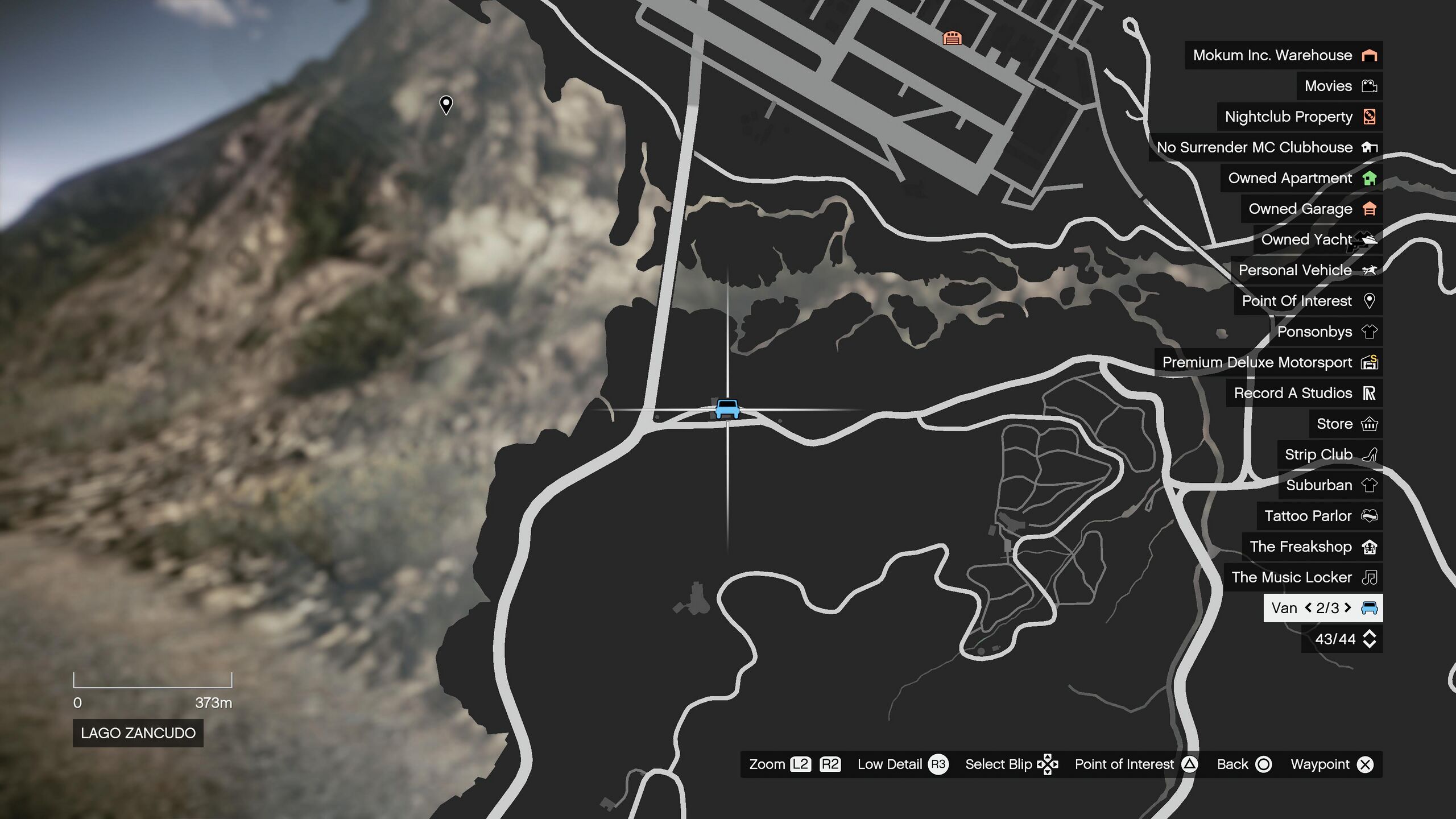The width and height of the screenshot is (1456, 819).
Task: Select the Owned Apartment legend row
Action: coord(1301,178)
